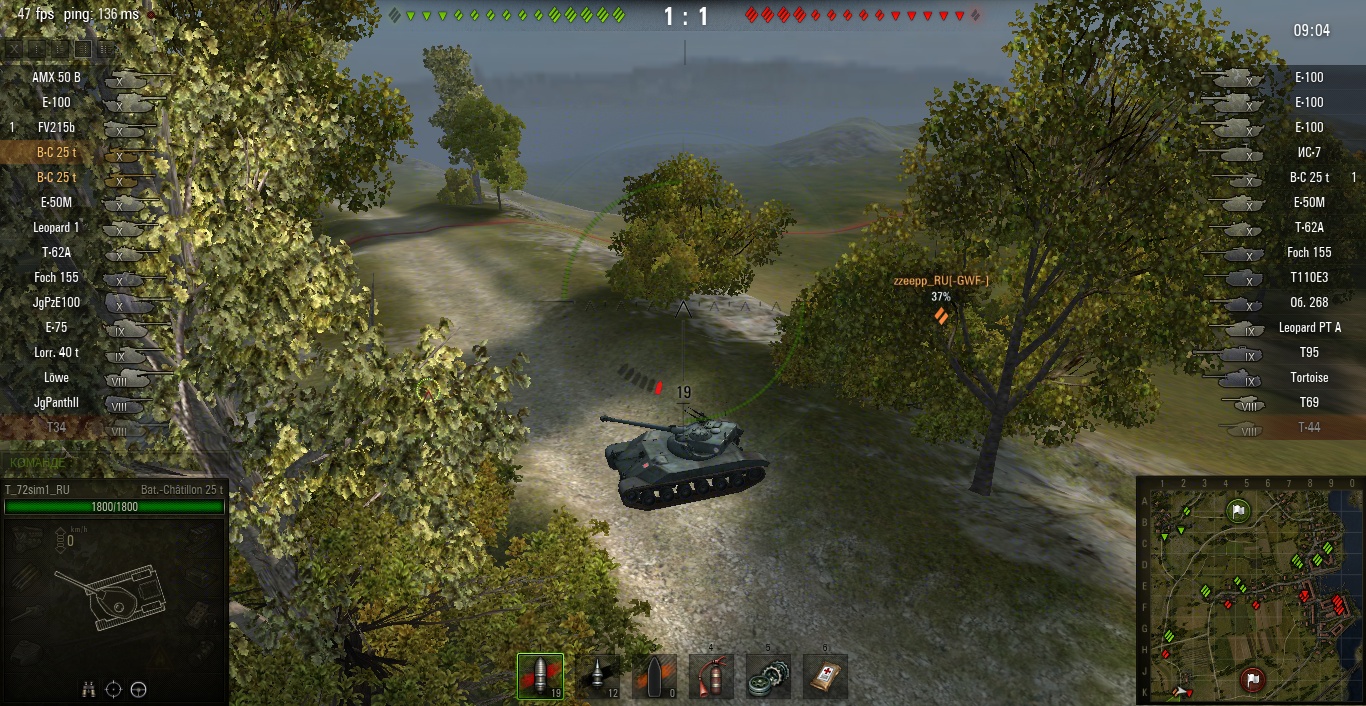Select AMX 50 B in the allied team list

tap(57, 77)
